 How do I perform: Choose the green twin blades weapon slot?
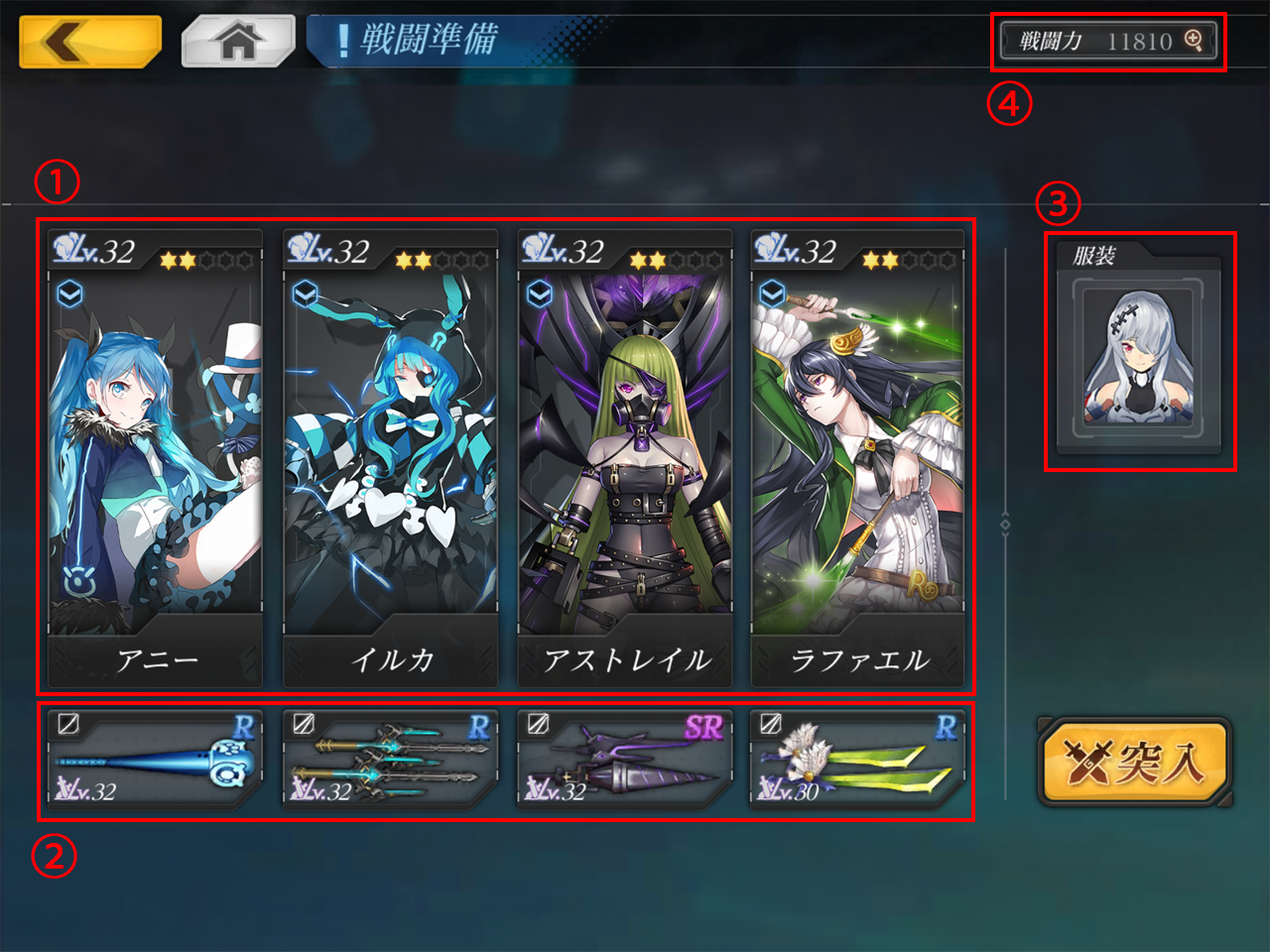pos(858,760)
